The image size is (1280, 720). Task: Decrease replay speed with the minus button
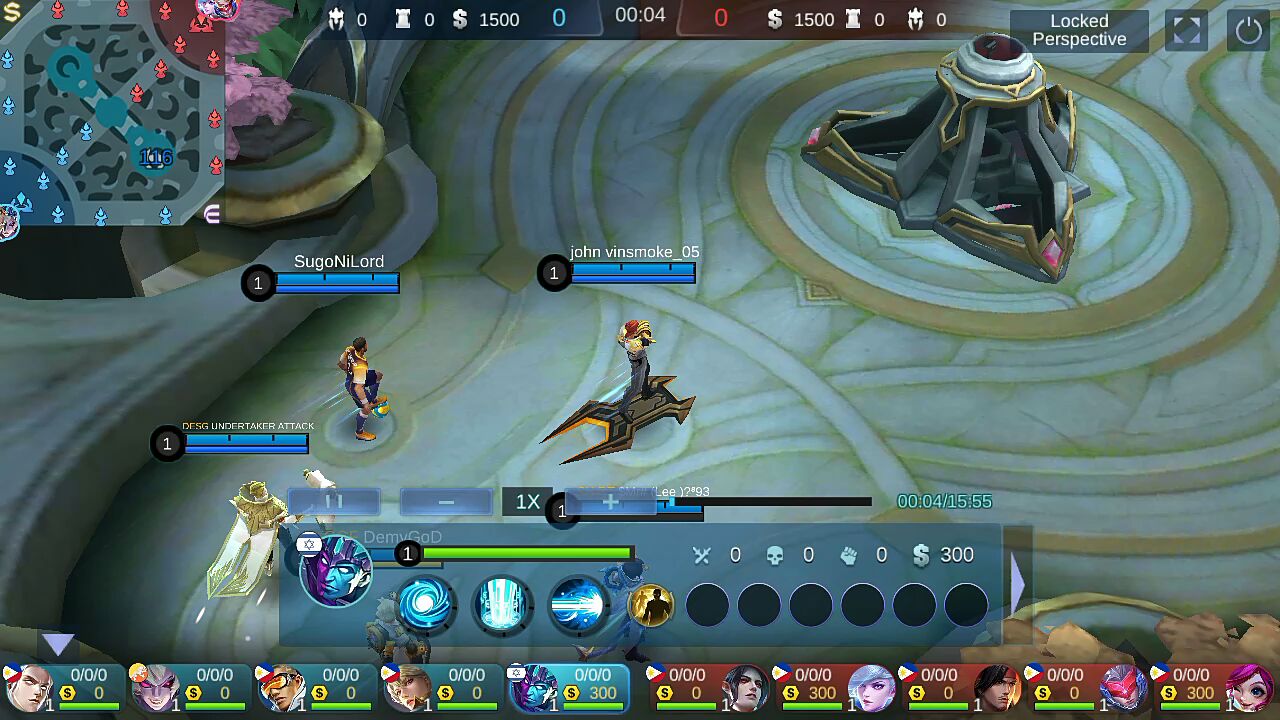tap(446, 502)
